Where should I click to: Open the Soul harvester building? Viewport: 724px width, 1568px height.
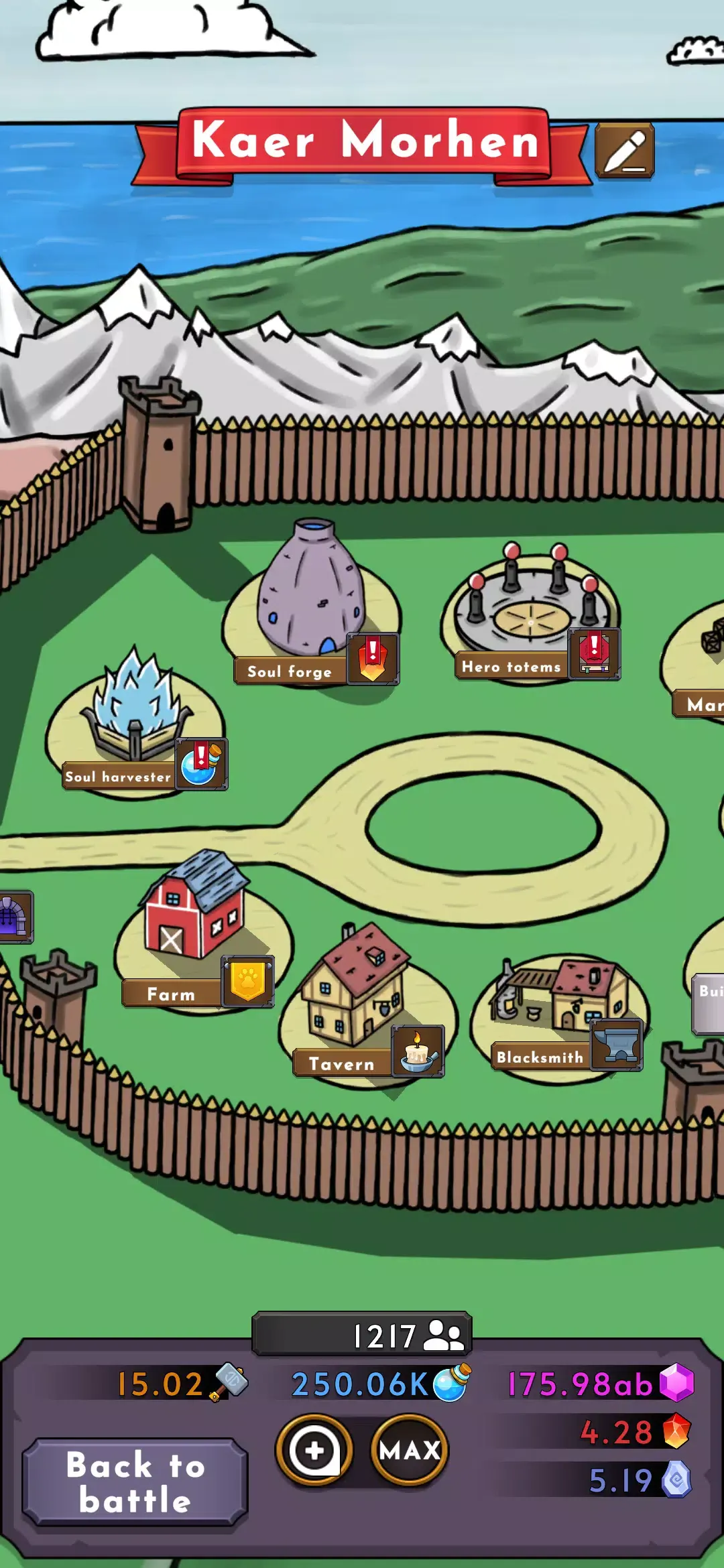click(135, 710)
